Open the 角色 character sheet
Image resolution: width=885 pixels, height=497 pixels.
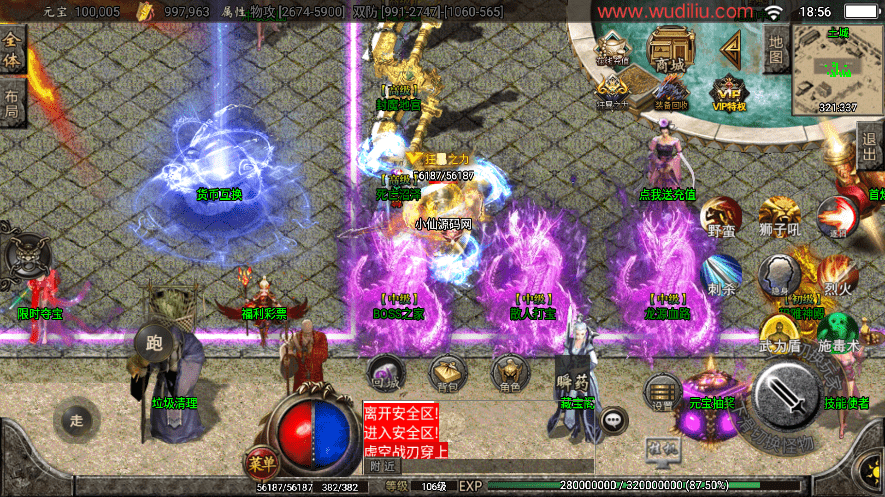tap(509, 372)
